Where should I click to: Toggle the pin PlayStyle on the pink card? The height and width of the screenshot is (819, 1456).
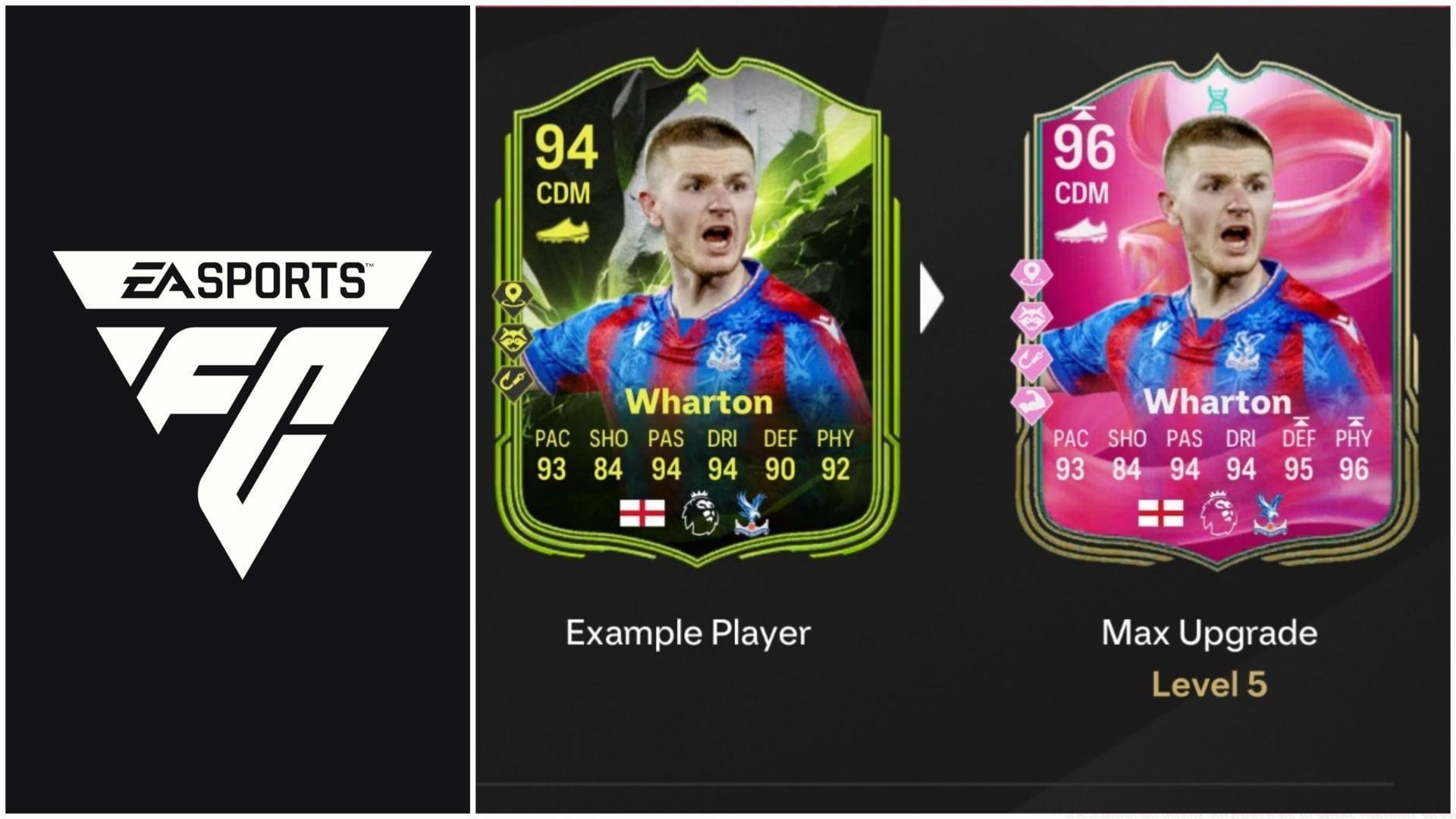[1033, 276]
